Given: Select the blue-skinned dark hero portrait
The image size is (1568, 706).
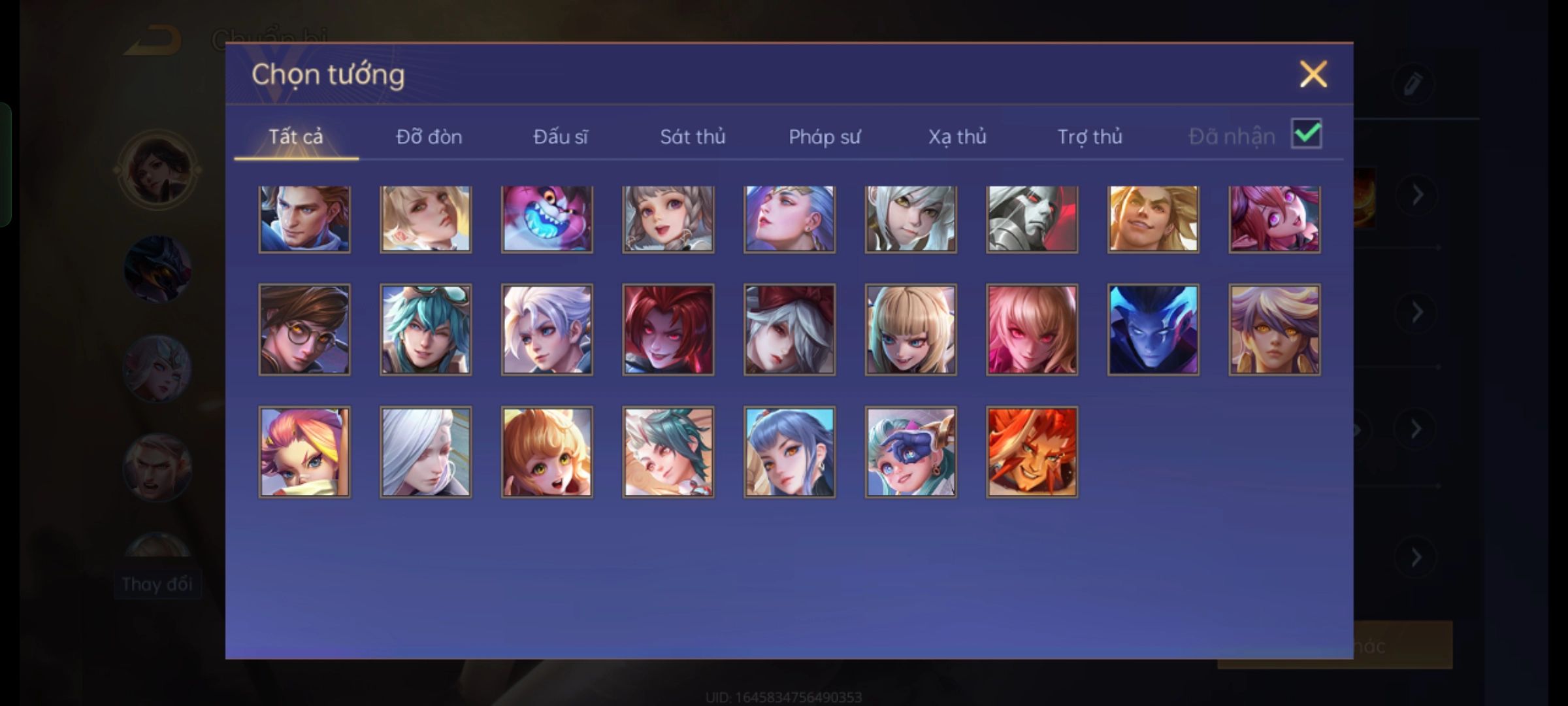Looking at the screenshot, I should pyautogui.click(x=1153, y=329).
